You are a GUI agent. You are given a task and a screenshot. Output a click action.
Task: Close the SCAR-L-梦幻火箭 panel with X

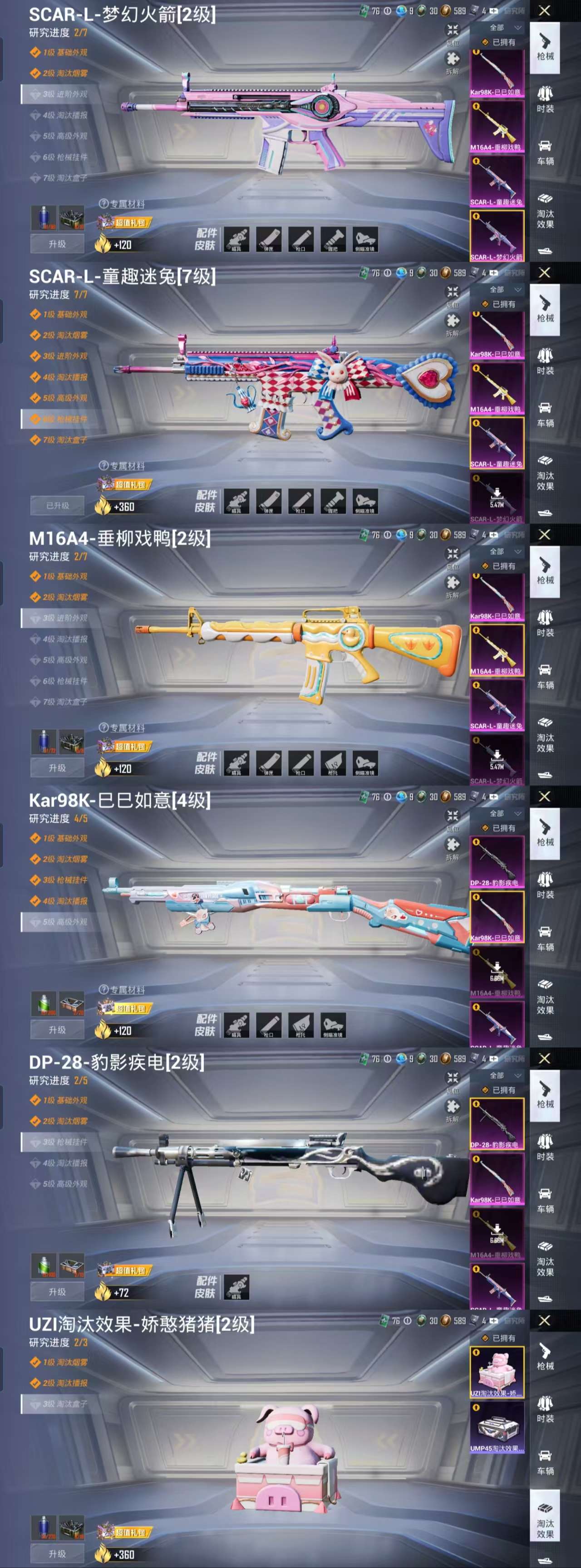point(544,11)
